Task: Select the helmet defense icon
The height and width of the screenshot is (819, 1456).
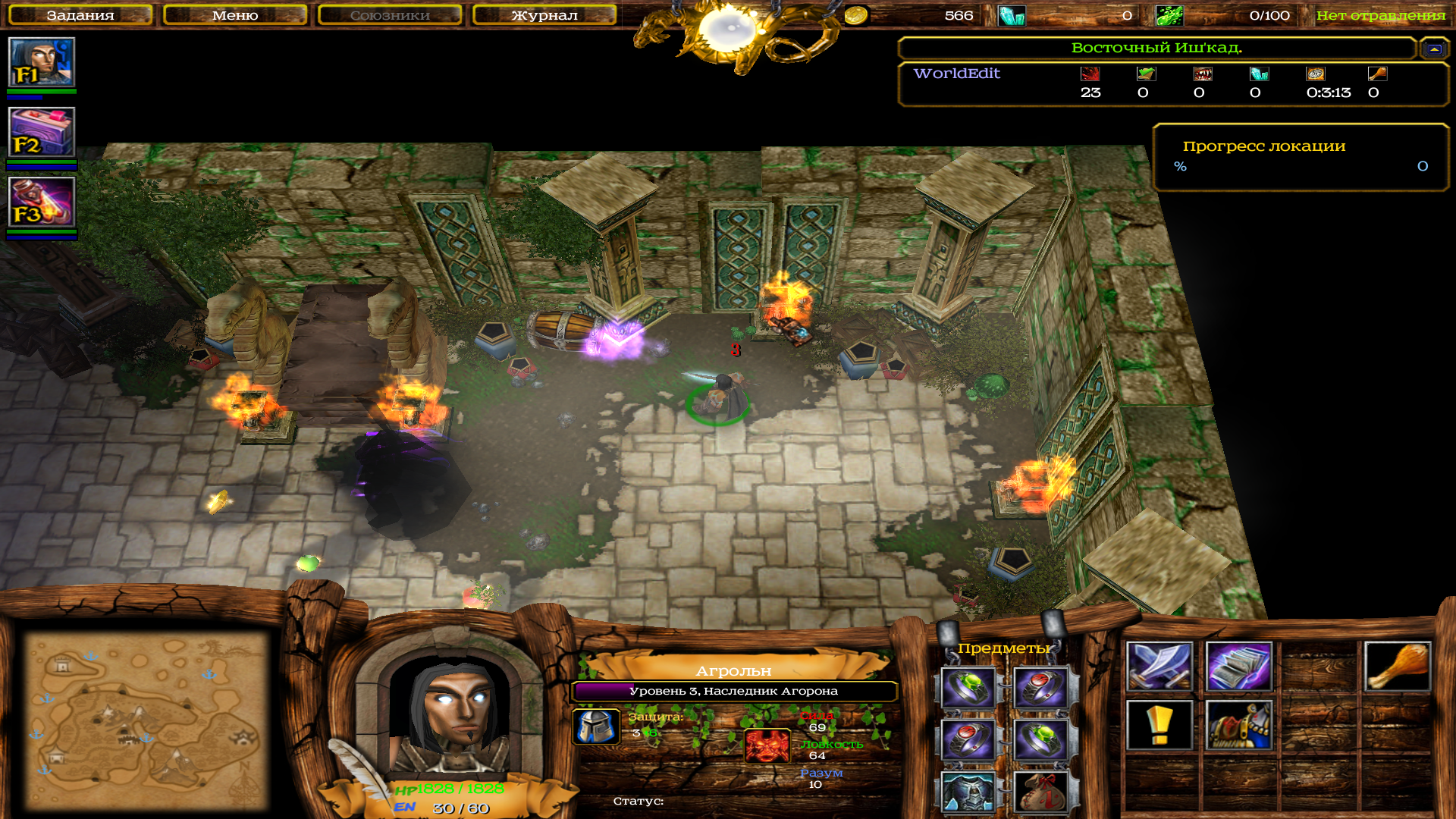Action: tap(595, 726)
